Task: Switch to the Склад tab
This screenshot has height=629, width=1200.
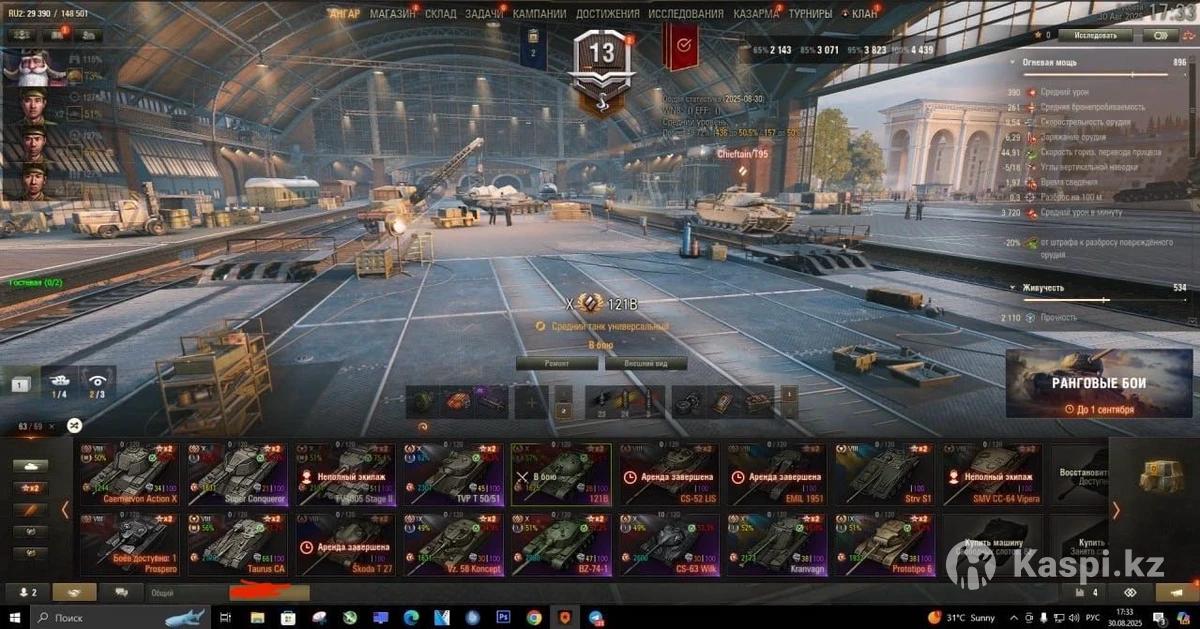Action: click(440, 14)
